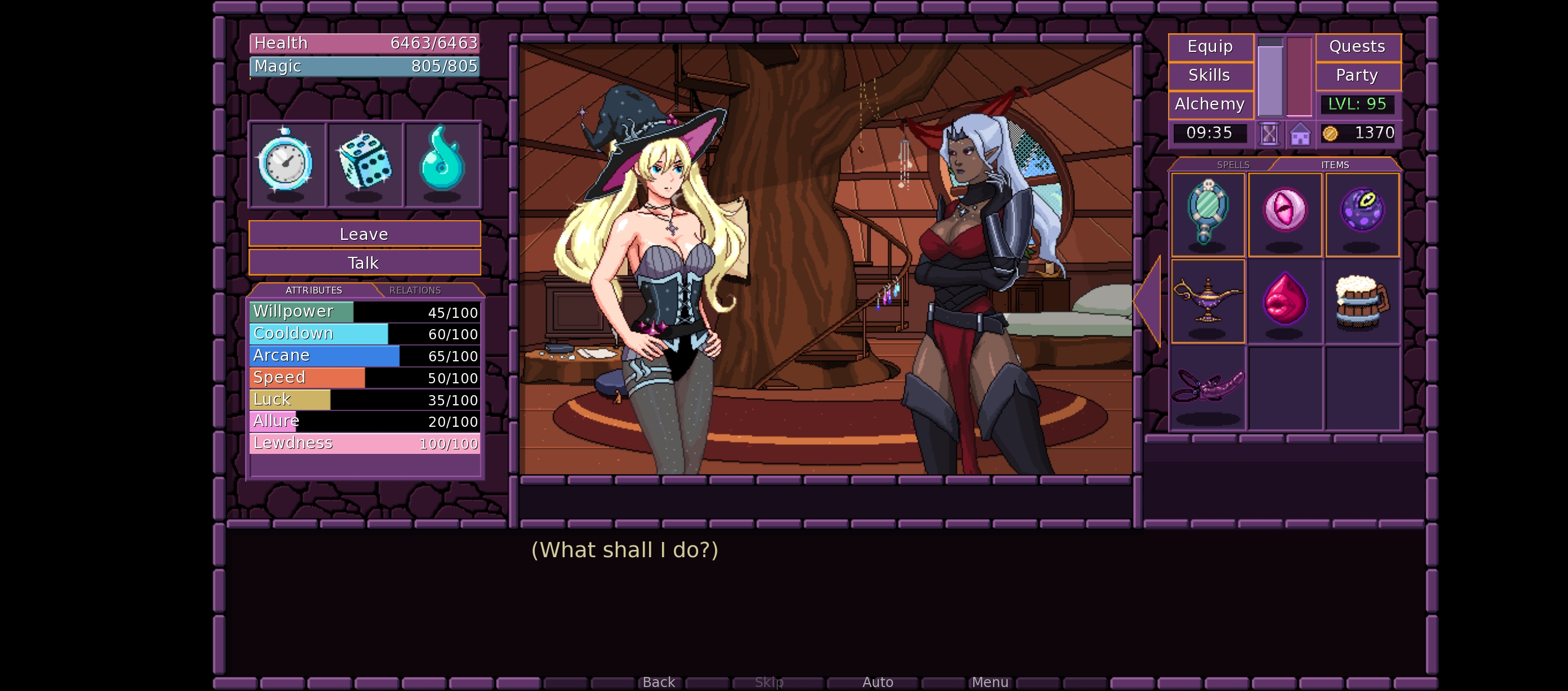The image size is (1568, 691).
Task: Switch to the ATTRIBUTES tab
Action: (x=313, y=290)
